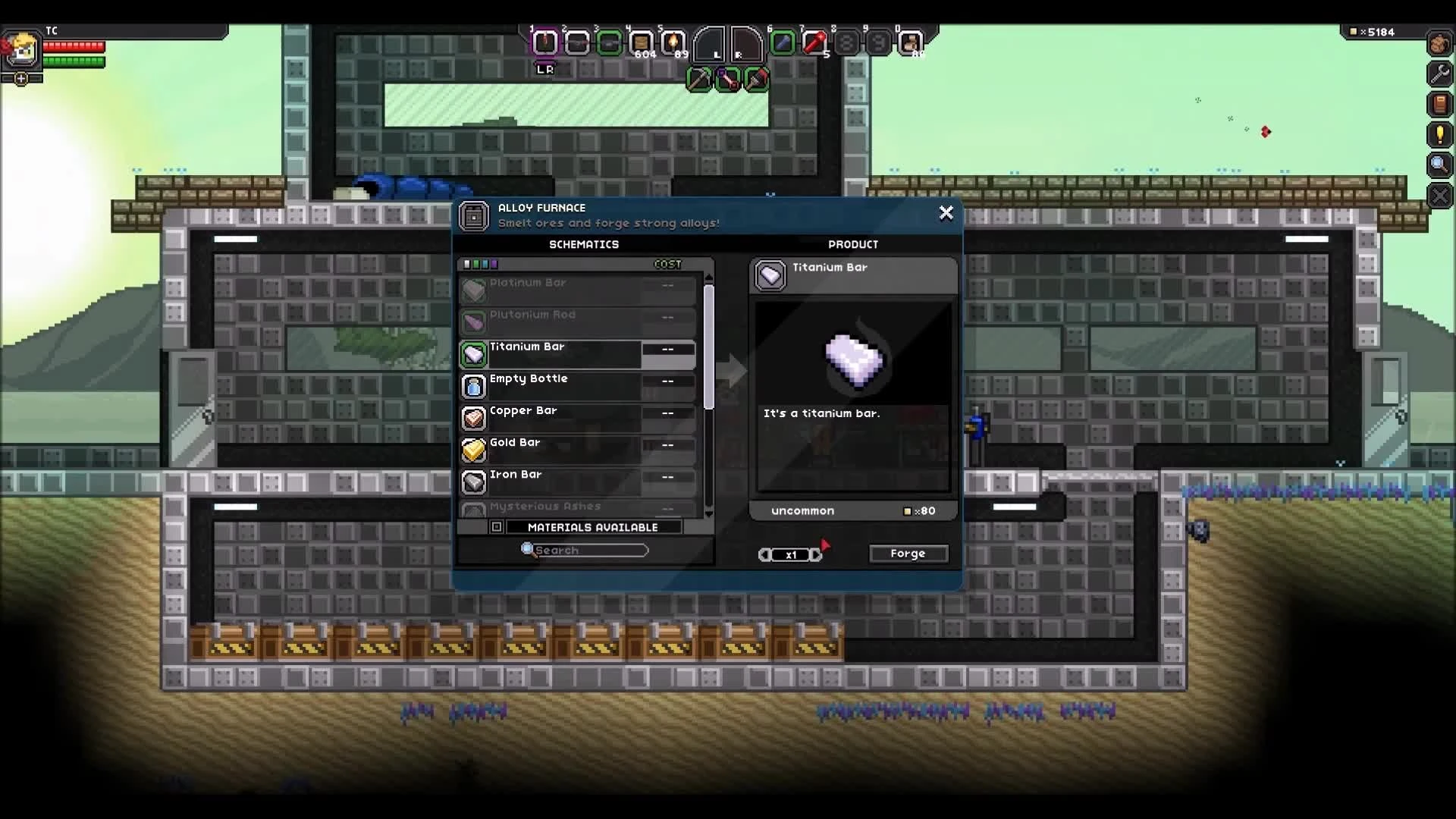Click the rarity filter squares above the list
1456x819 pixels.
481,264
